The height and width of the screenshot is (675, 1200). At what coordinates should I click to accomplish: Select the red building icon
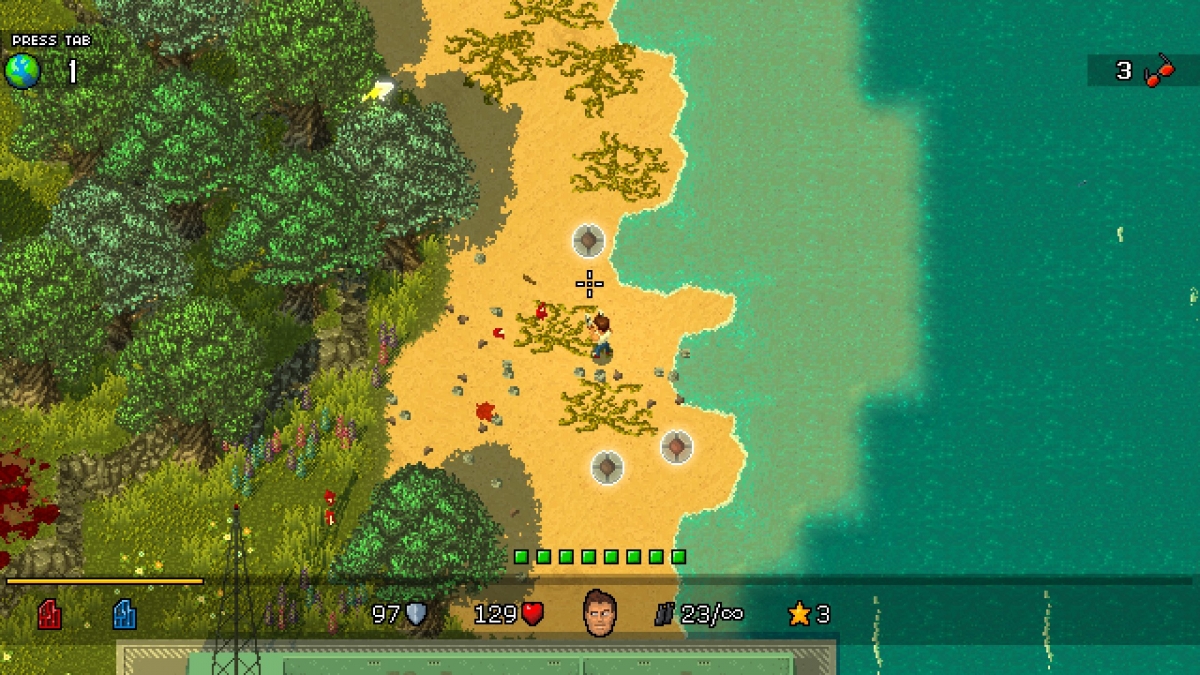click(49, 613)
